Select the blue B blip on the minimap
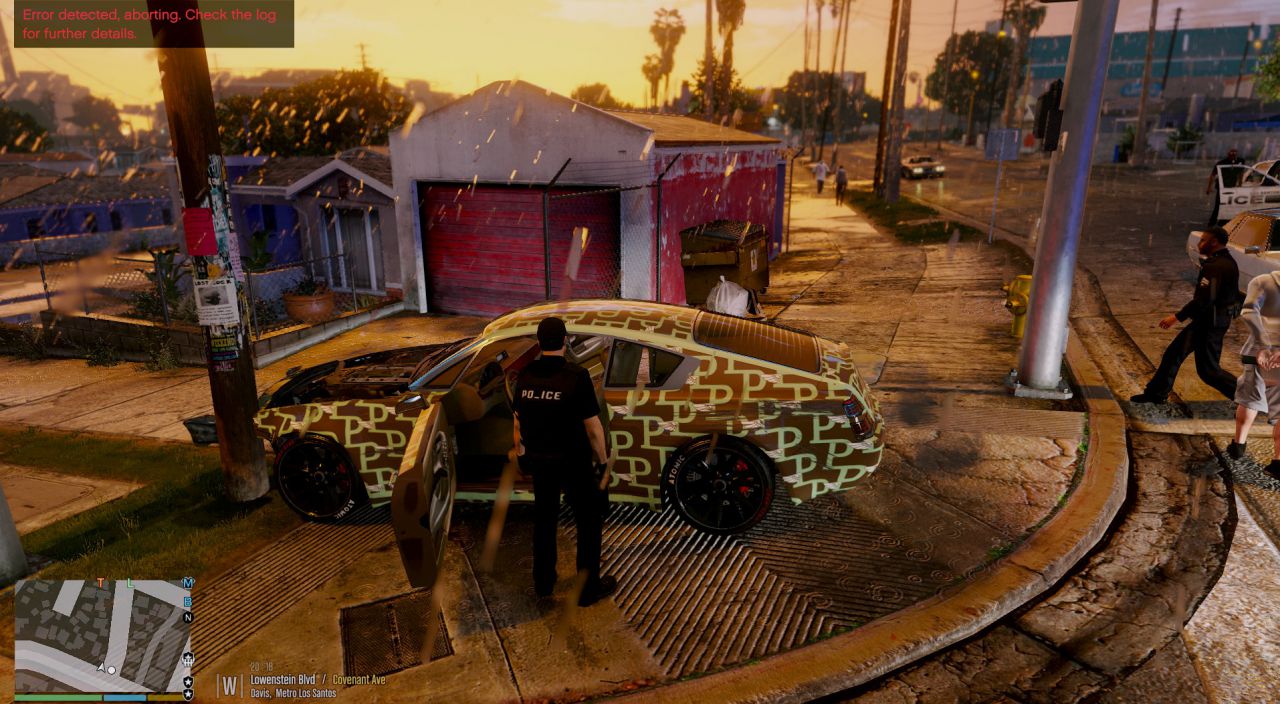 [188, 601]
